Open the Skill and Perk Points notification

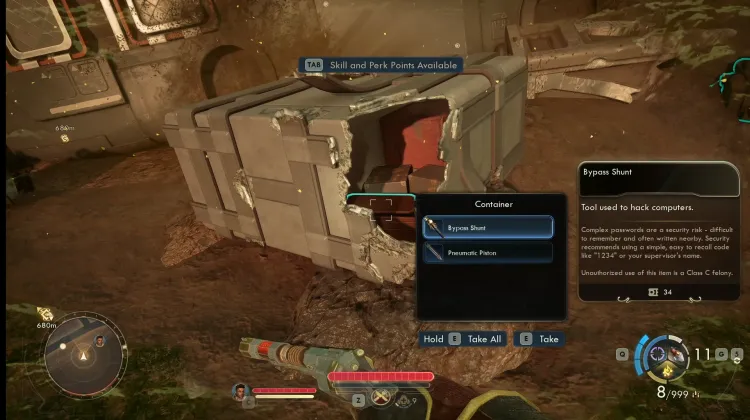(382, 65)
